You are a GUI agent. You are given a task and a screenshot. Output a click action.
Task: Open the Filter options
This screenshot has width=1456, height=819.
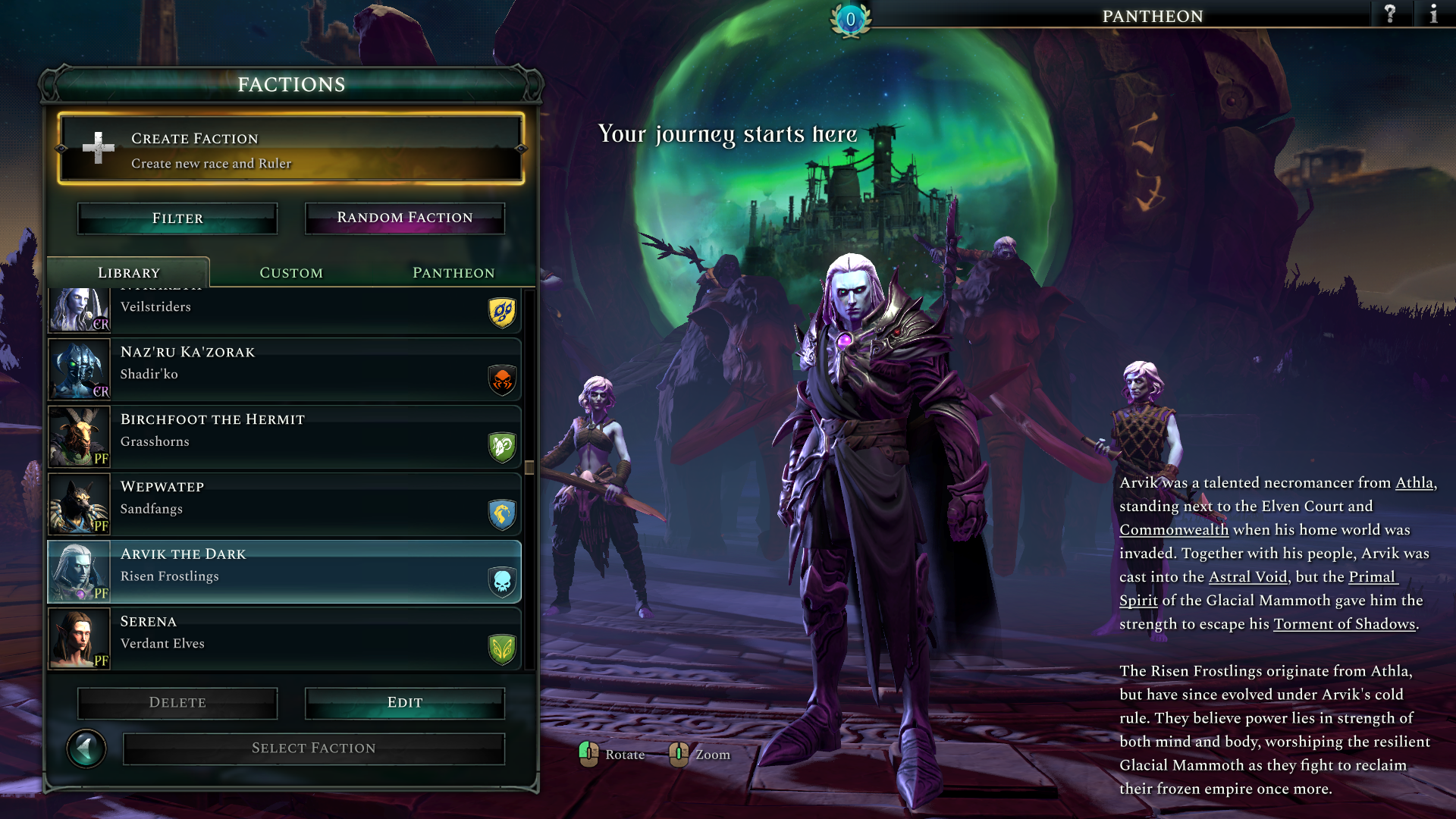coord(177,218)
